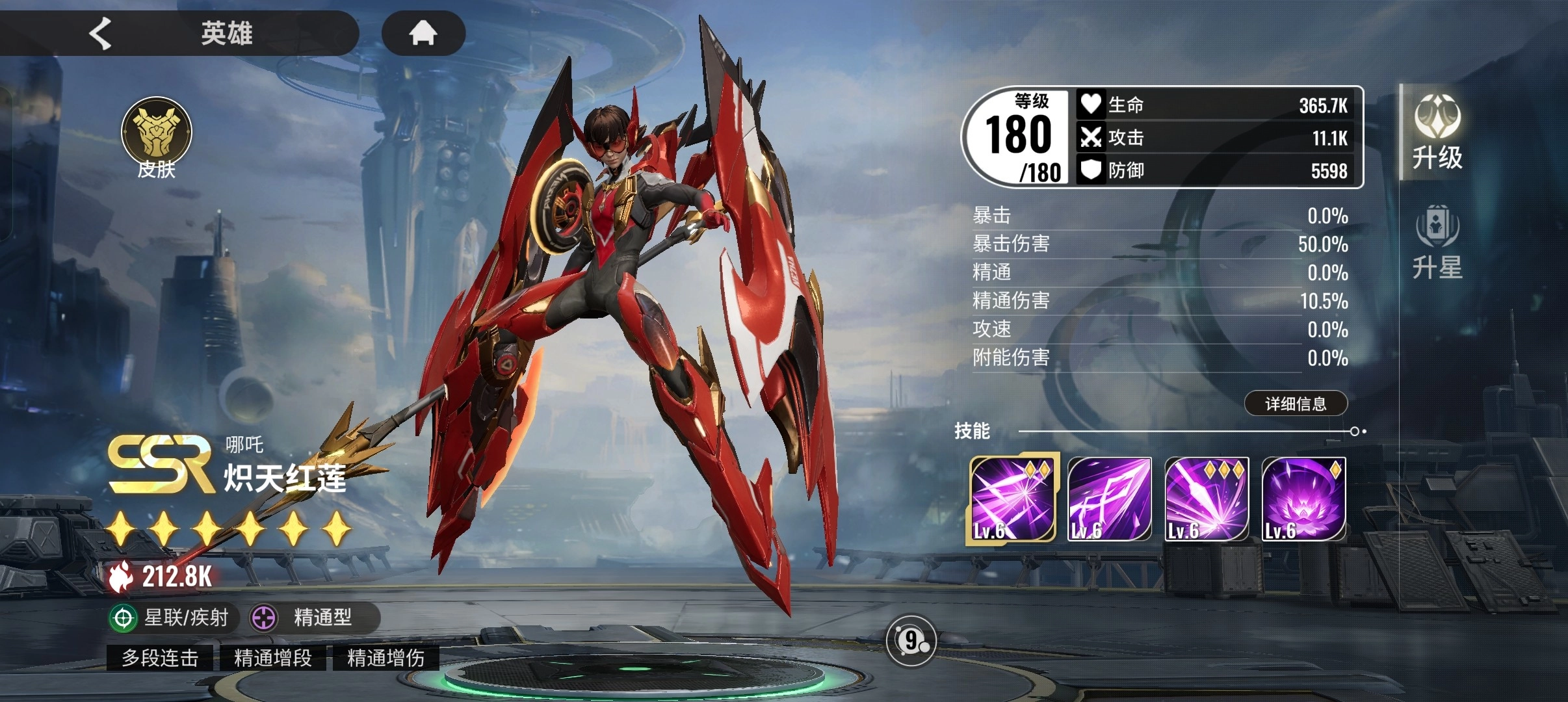Select the third skill with three diamonds
Screen dimensions: 1568x702
[1207, 499]
